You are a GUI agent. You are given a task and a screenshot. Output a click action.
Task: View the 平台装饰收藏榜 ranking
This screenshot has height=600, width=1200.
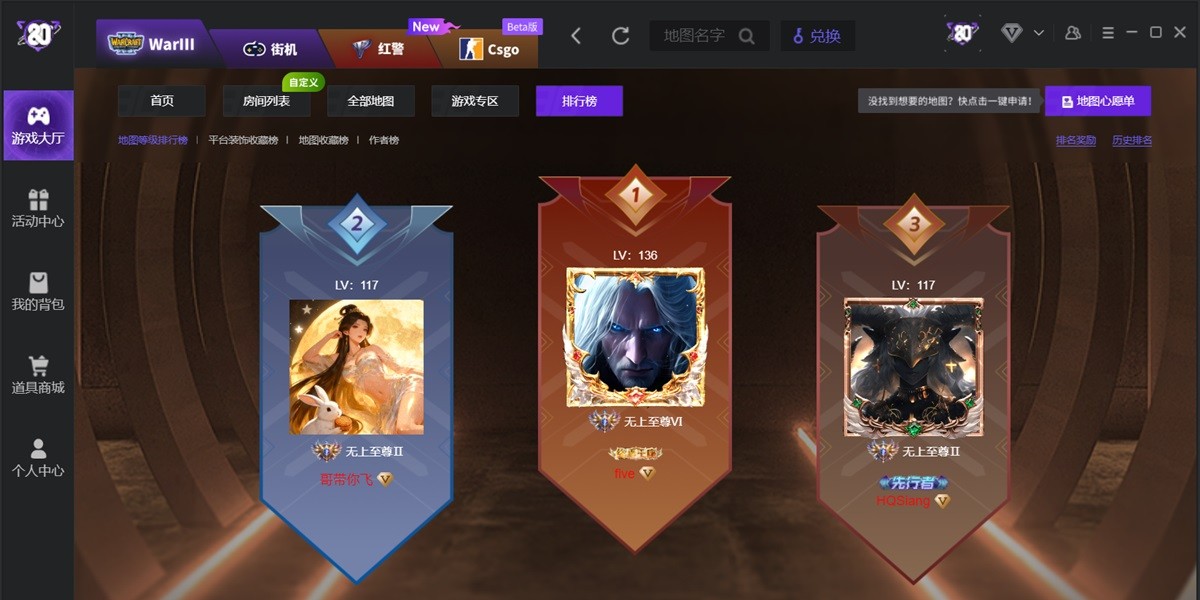243,140
